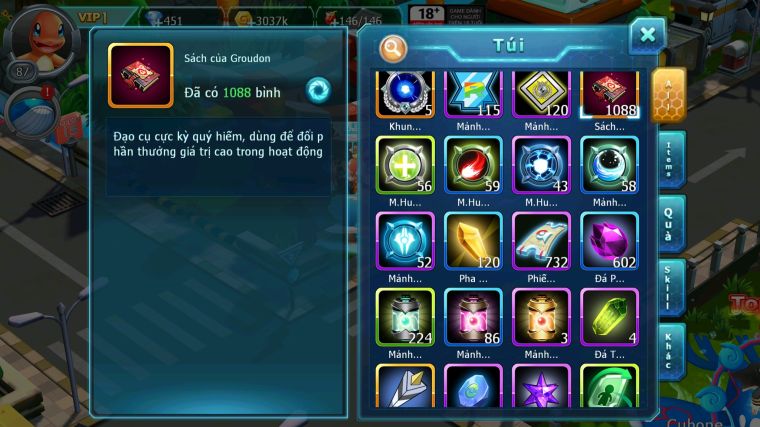Click the round blue swirl button
The image size is (760, 427).
tap(318, 88)
